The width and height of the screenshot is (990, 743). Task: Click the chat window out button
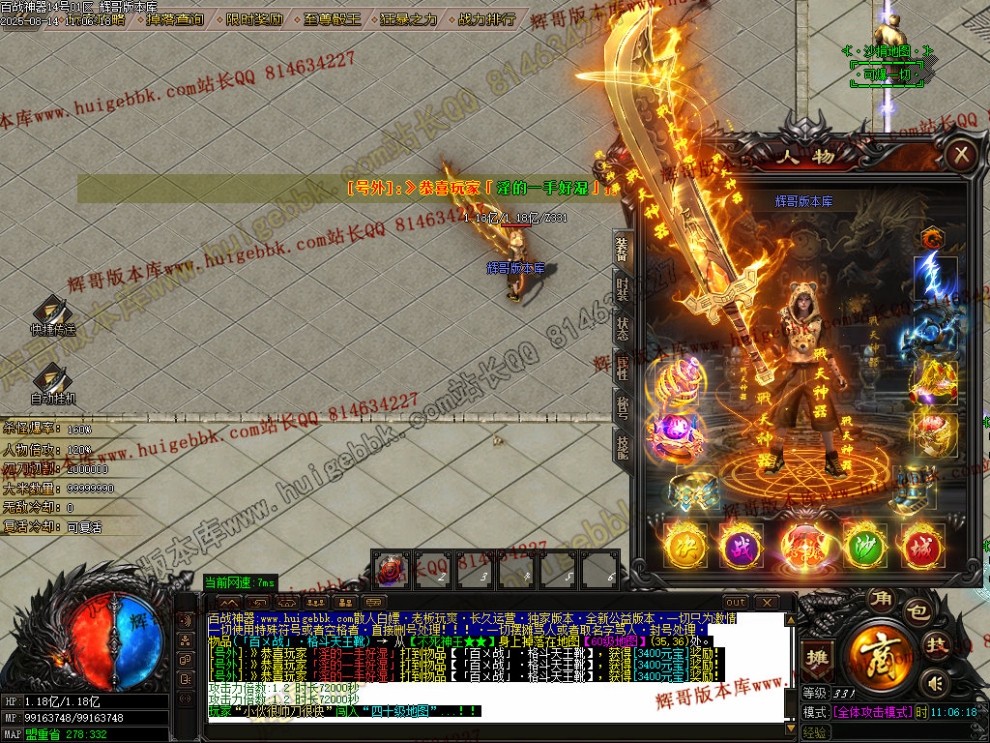click(735, 602)
